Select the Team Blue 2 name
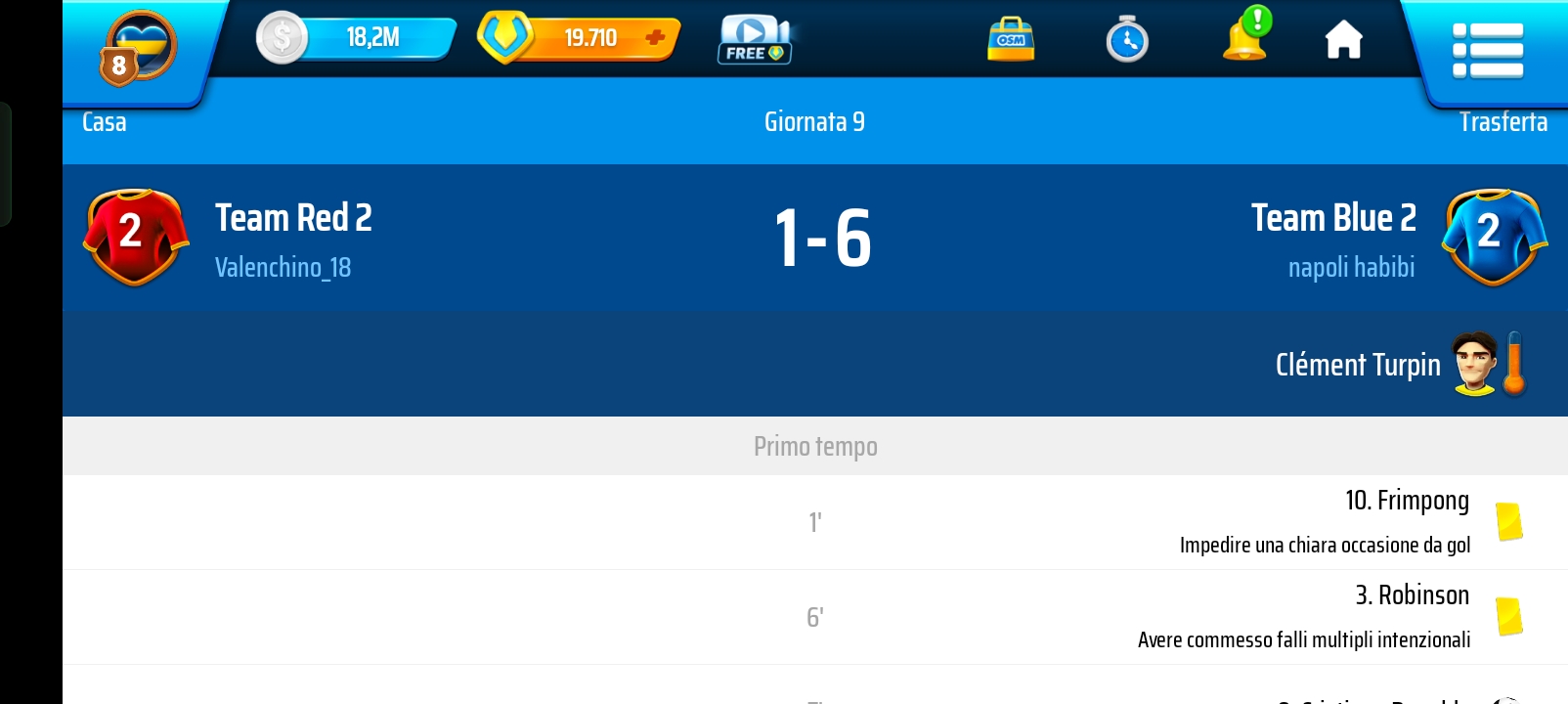 click(1333, 218)
